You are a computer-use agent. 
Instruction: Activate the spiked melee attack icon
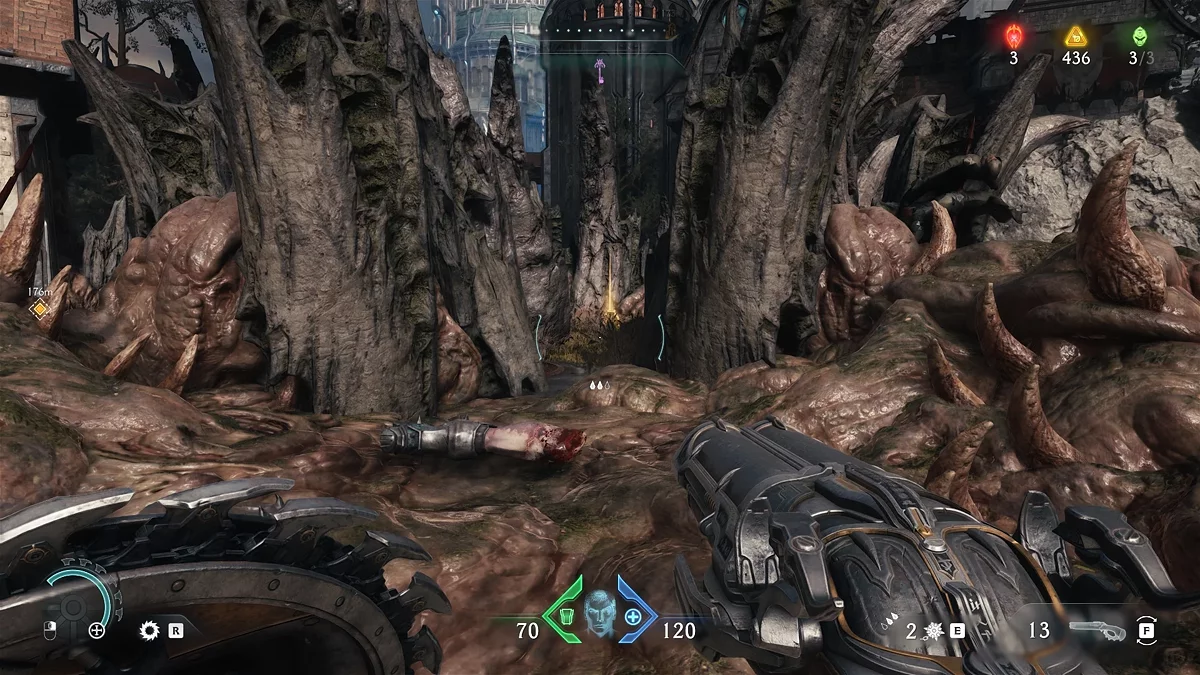coord(932,630)
